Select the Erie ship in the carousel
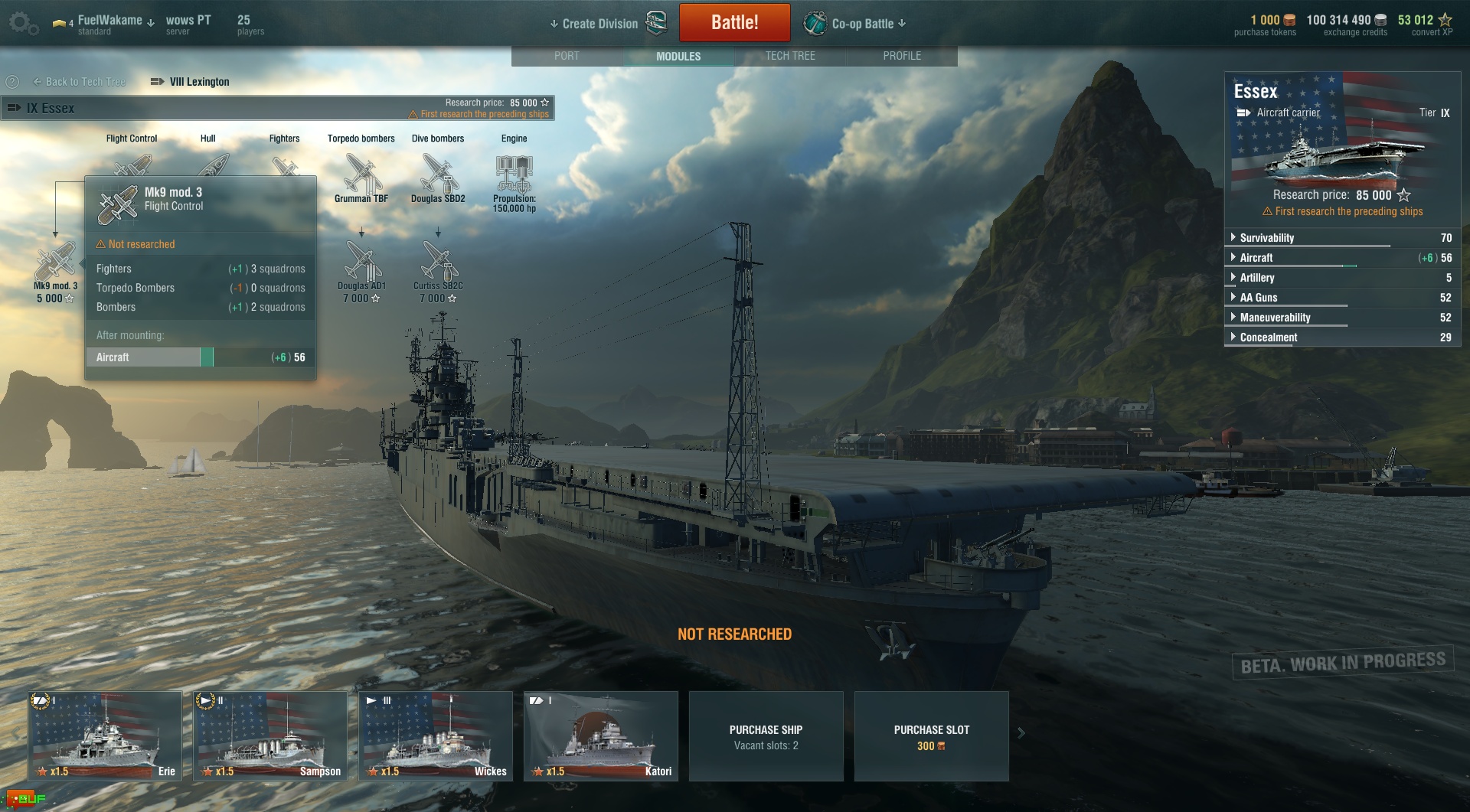 pos(105,735)
